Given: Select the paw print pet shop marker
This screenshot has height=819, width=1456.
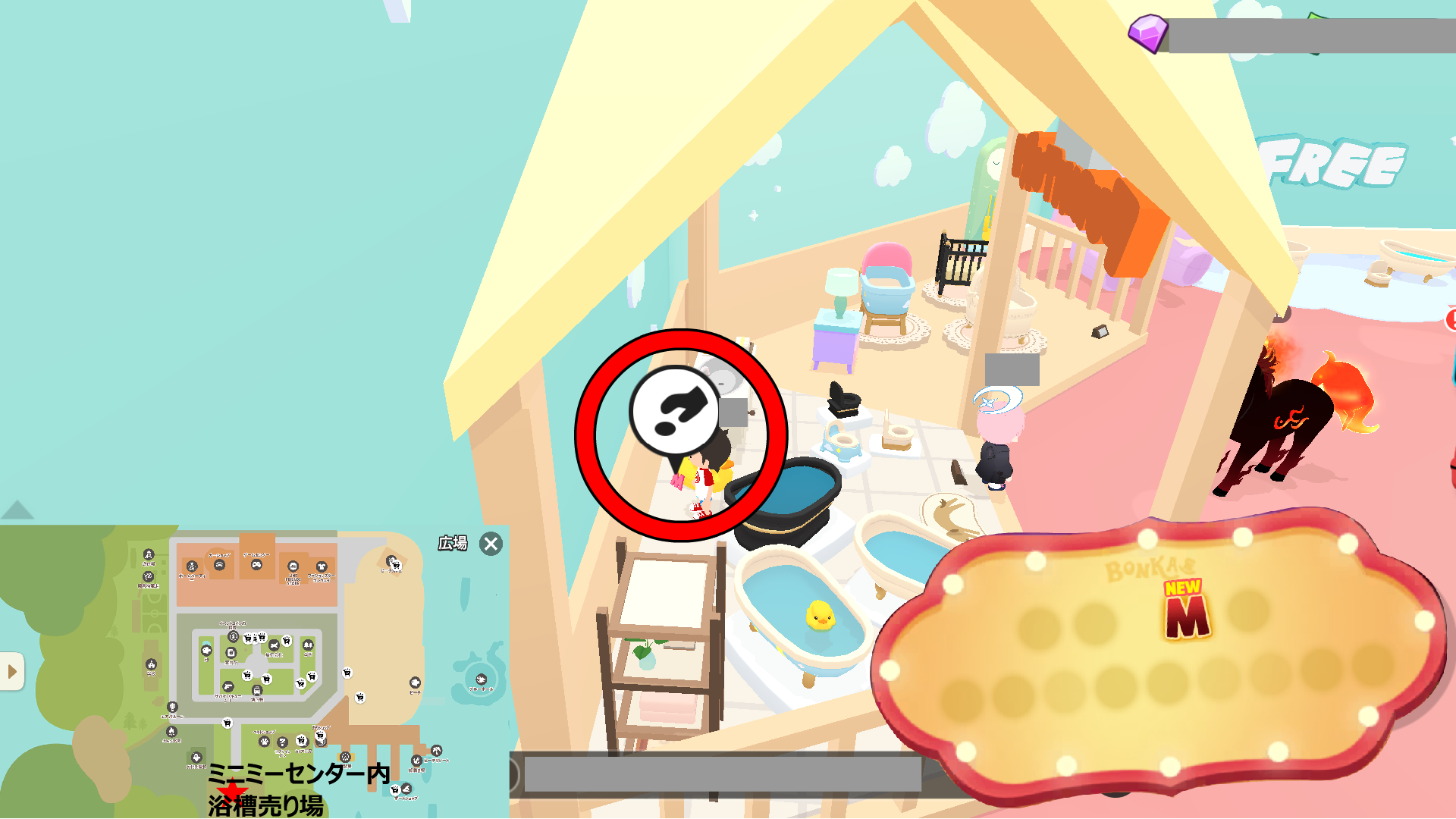Looking at the screenshot, I should pos(264,741).
